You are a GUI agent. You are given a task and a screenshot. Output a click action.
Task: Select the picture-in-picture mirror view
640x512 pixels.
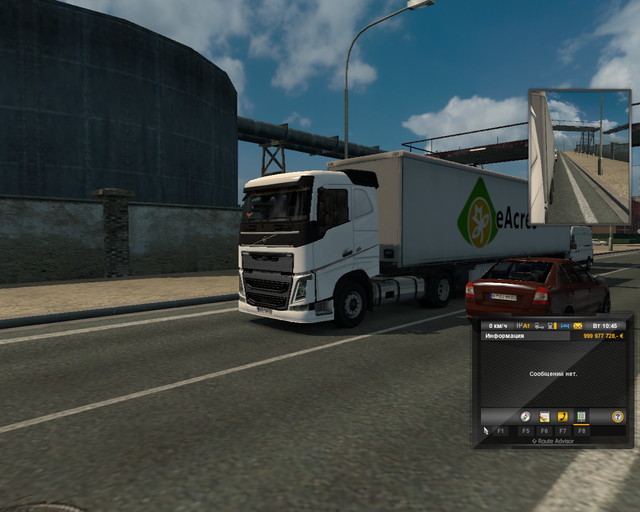tap(580, 156)
